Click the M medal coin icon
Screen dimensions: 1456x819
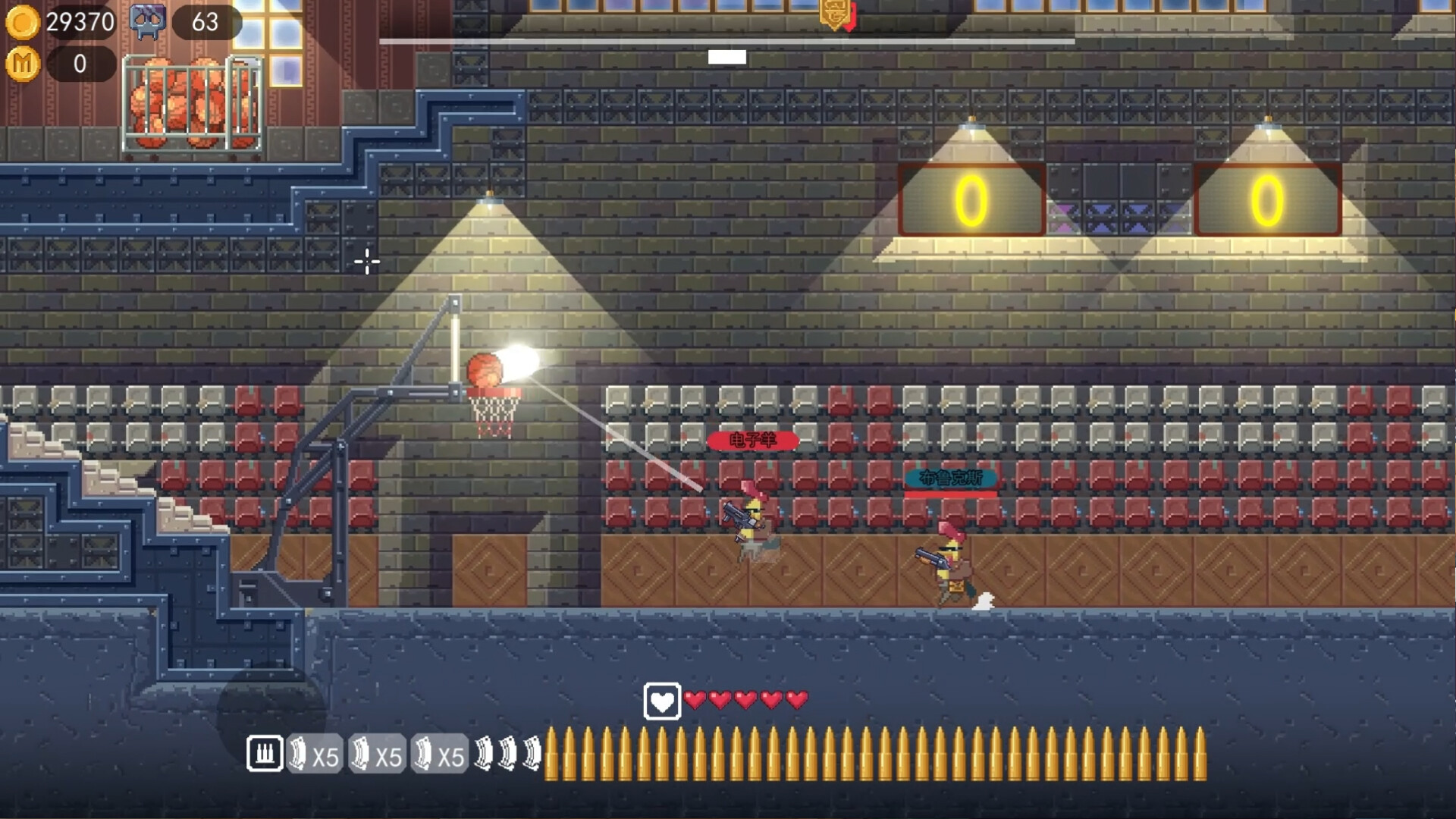[x=23, y=64]
